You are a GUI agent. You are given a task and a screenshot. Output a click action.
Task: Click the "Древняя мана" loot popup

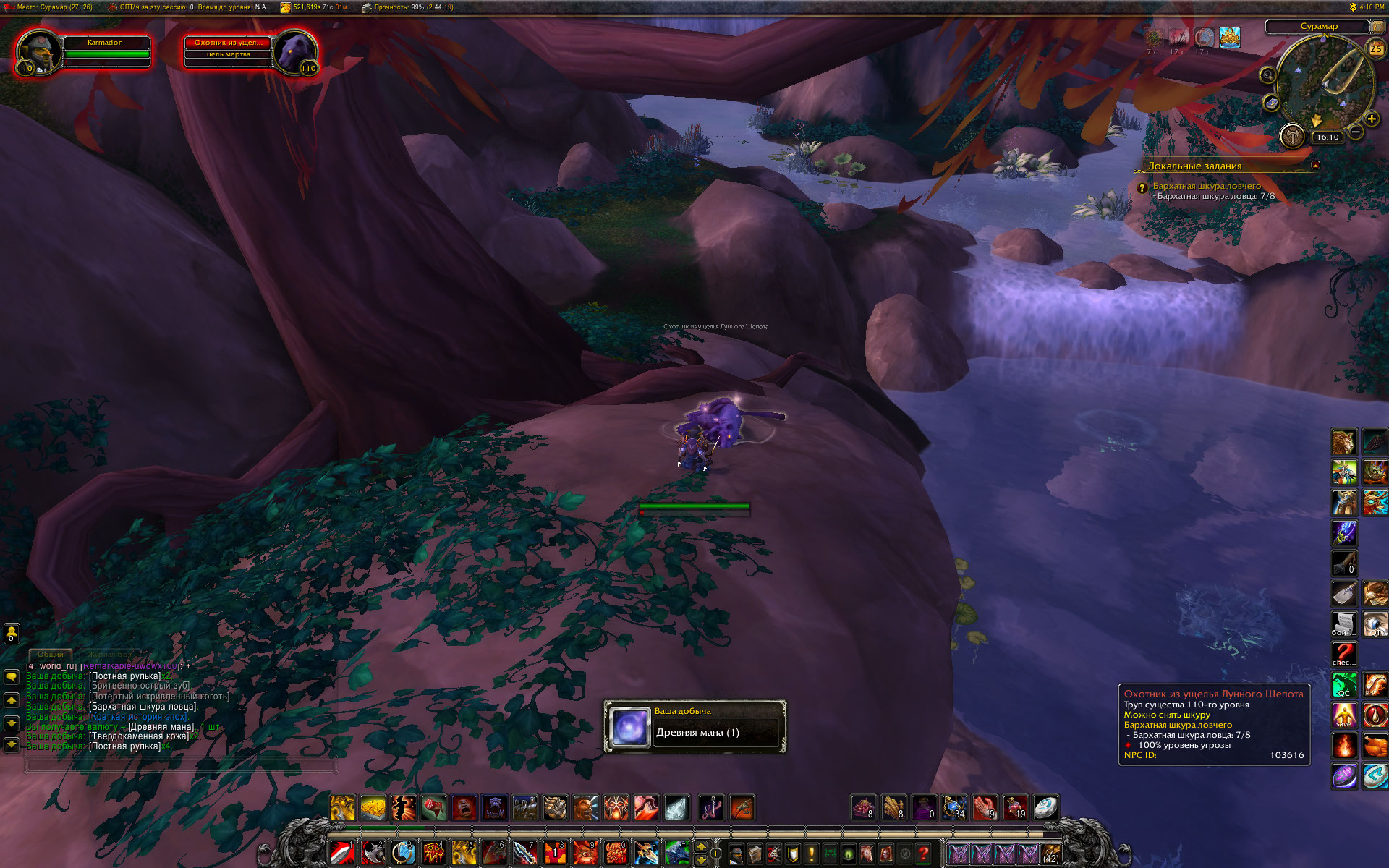694,726
